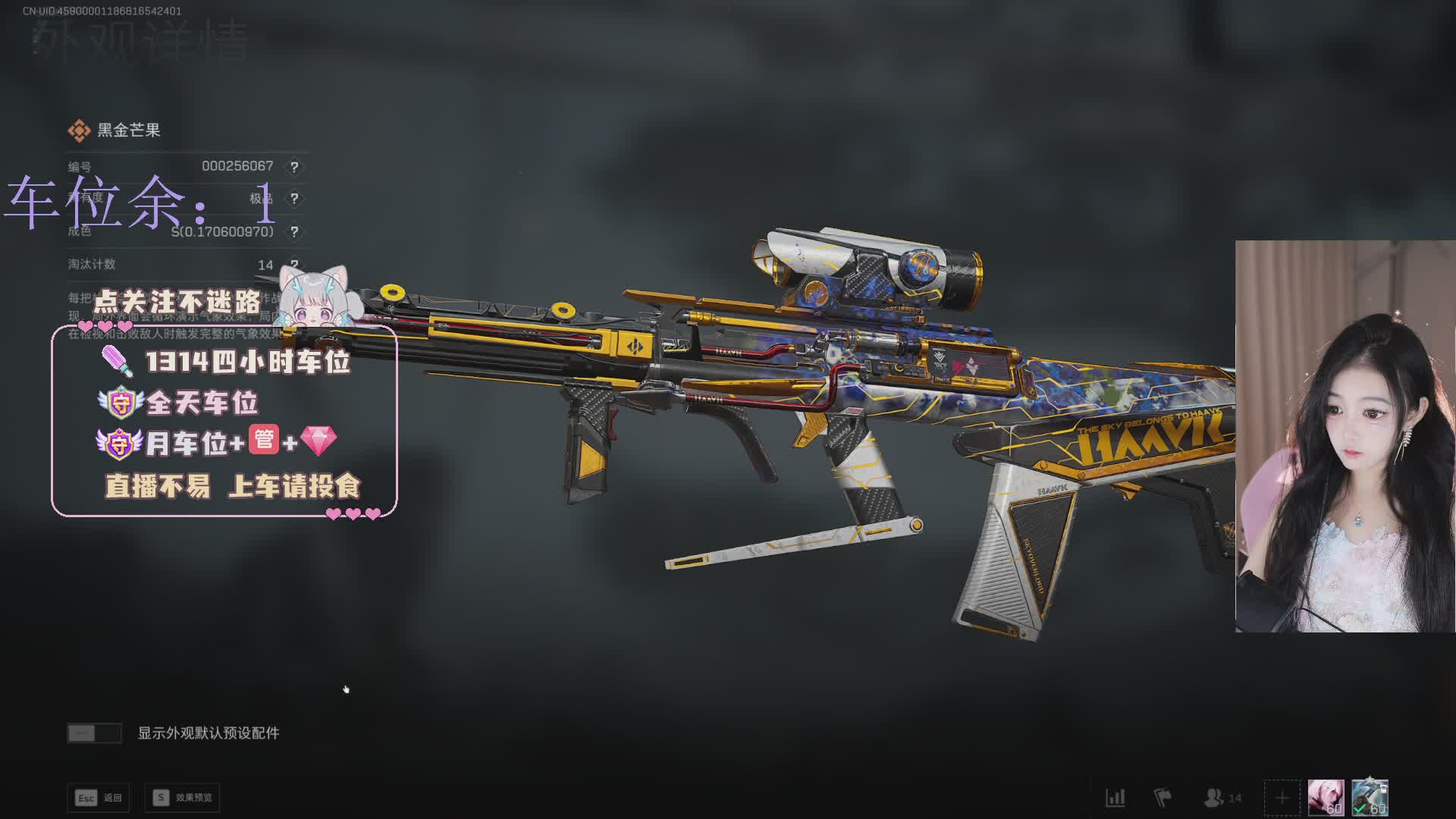Screen dimensions: 1456x819
Task: Open the bar chart statistics icon
Action: tap(1115, 798)
